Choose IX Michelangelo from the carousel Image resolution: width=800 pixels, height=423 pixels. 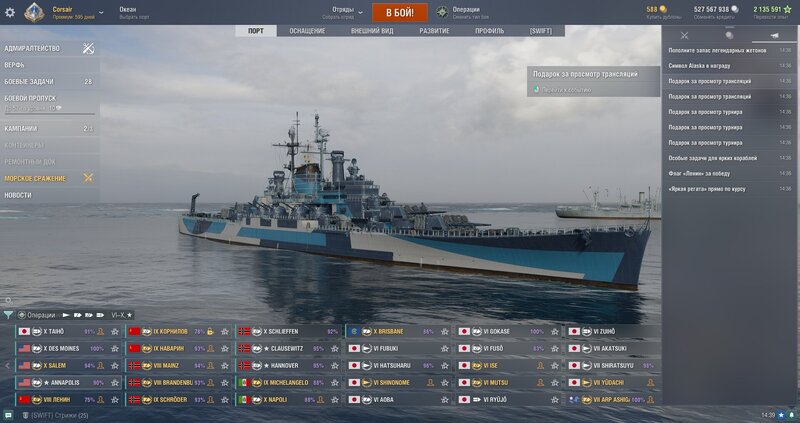pyautogui.click(x=290, y=382)
